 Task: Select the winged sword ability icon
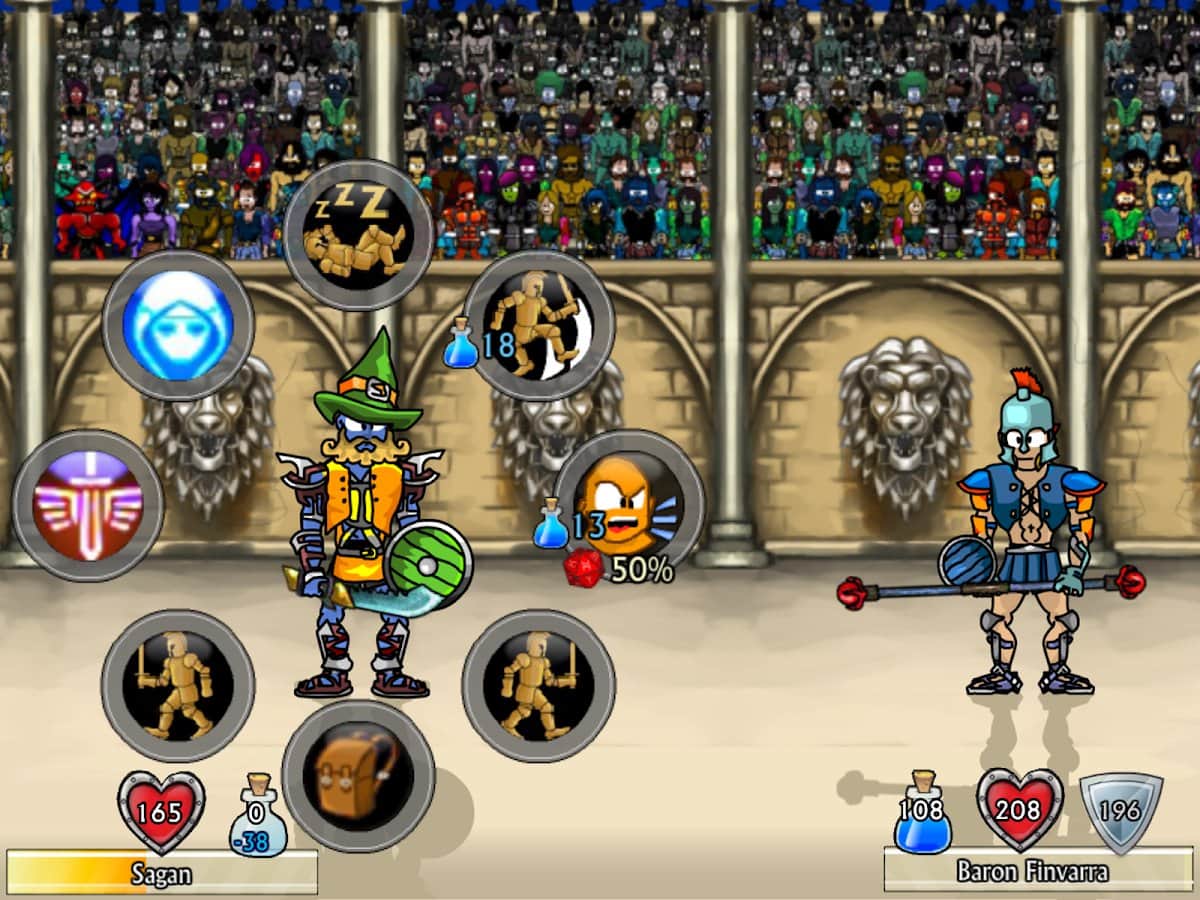[88, 505]
